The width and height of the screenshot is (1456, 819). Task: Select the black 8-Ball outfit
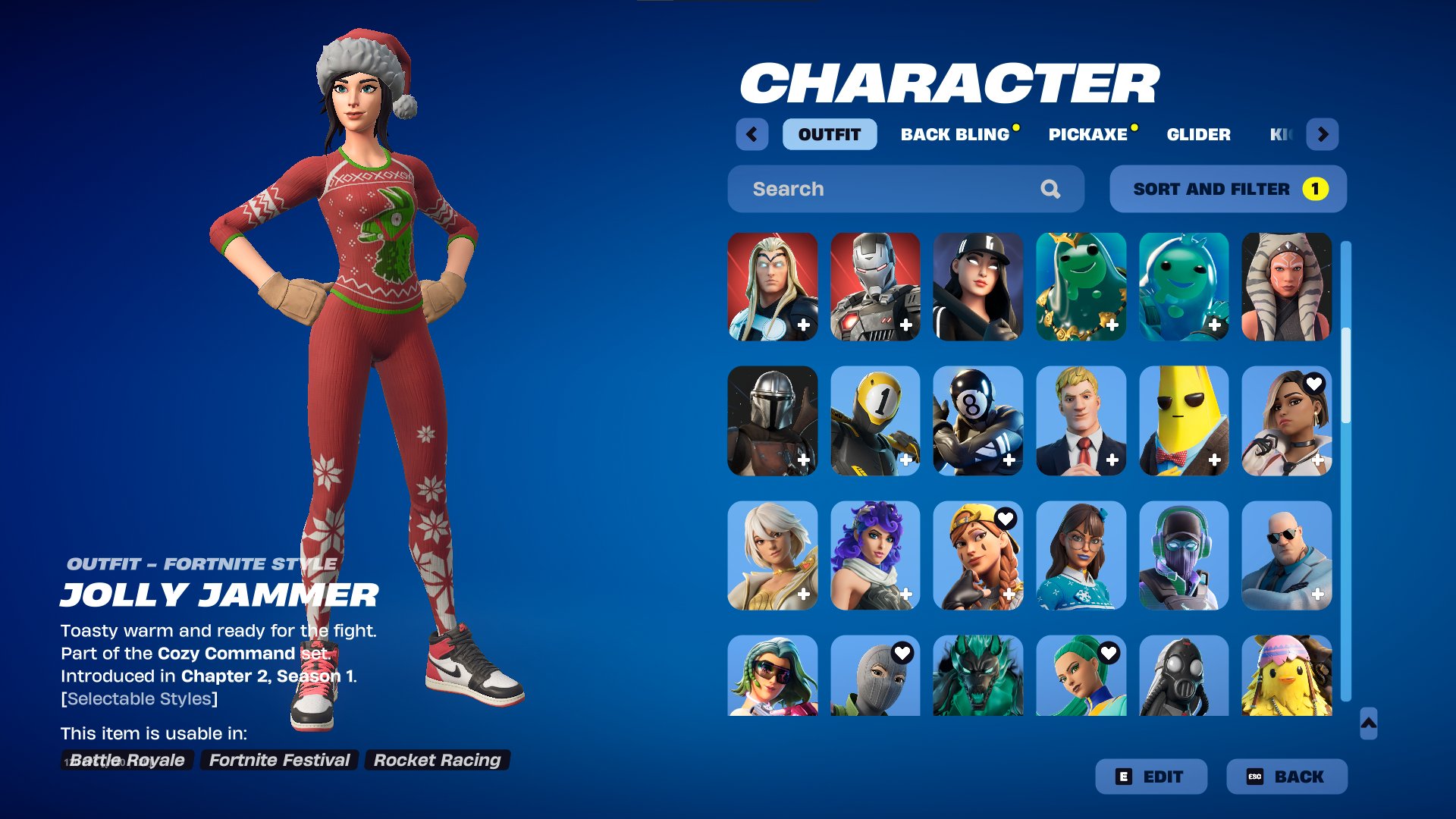[x=977, y=421]
